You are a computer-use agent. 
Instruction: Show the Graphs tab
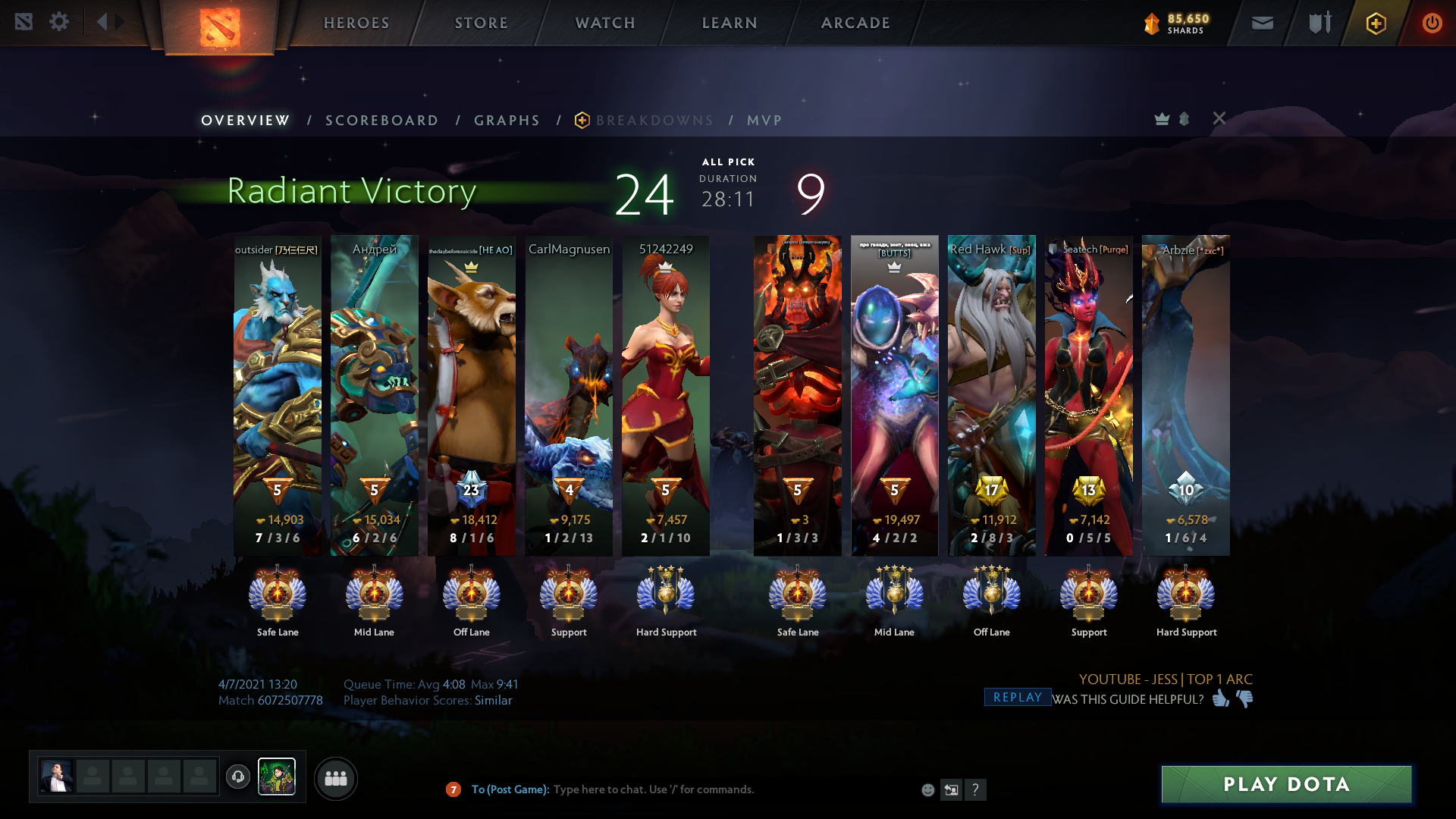[x=507, y=121]
